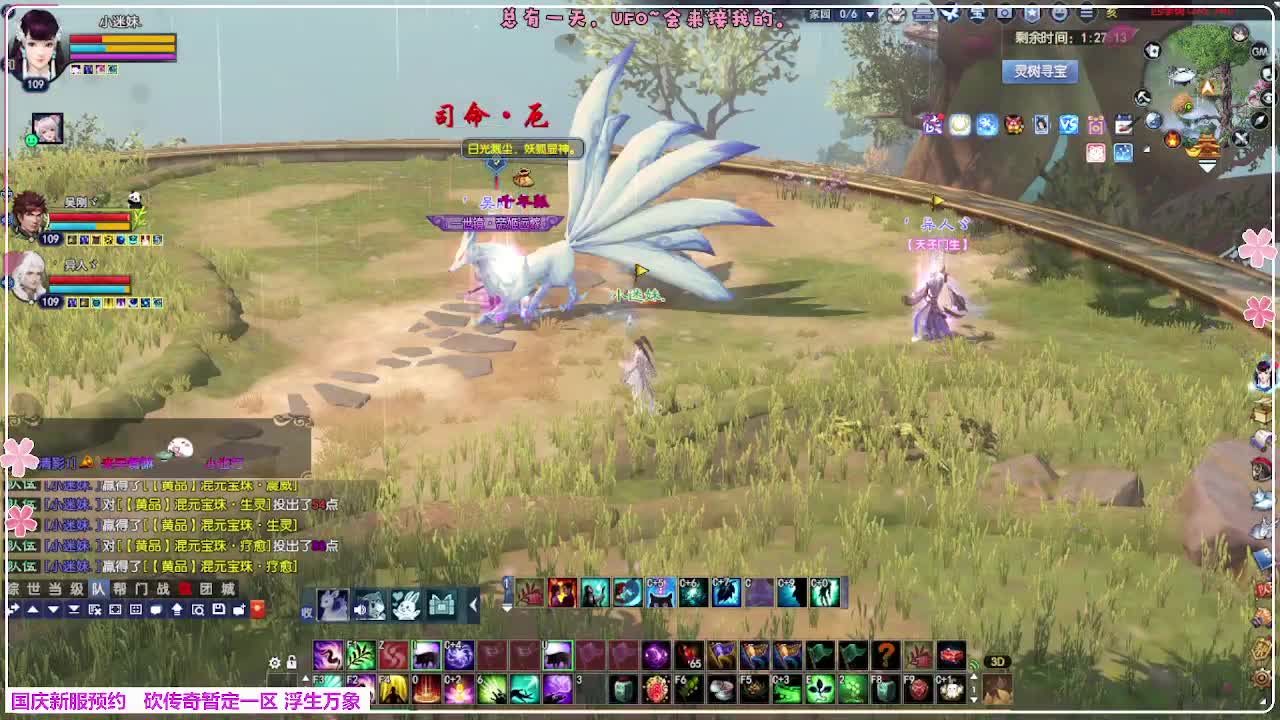Expand the minimap using the downward chevron arrow
Image resolution: width=1280 pixels, height=720 pixels.
(1207, 167)
